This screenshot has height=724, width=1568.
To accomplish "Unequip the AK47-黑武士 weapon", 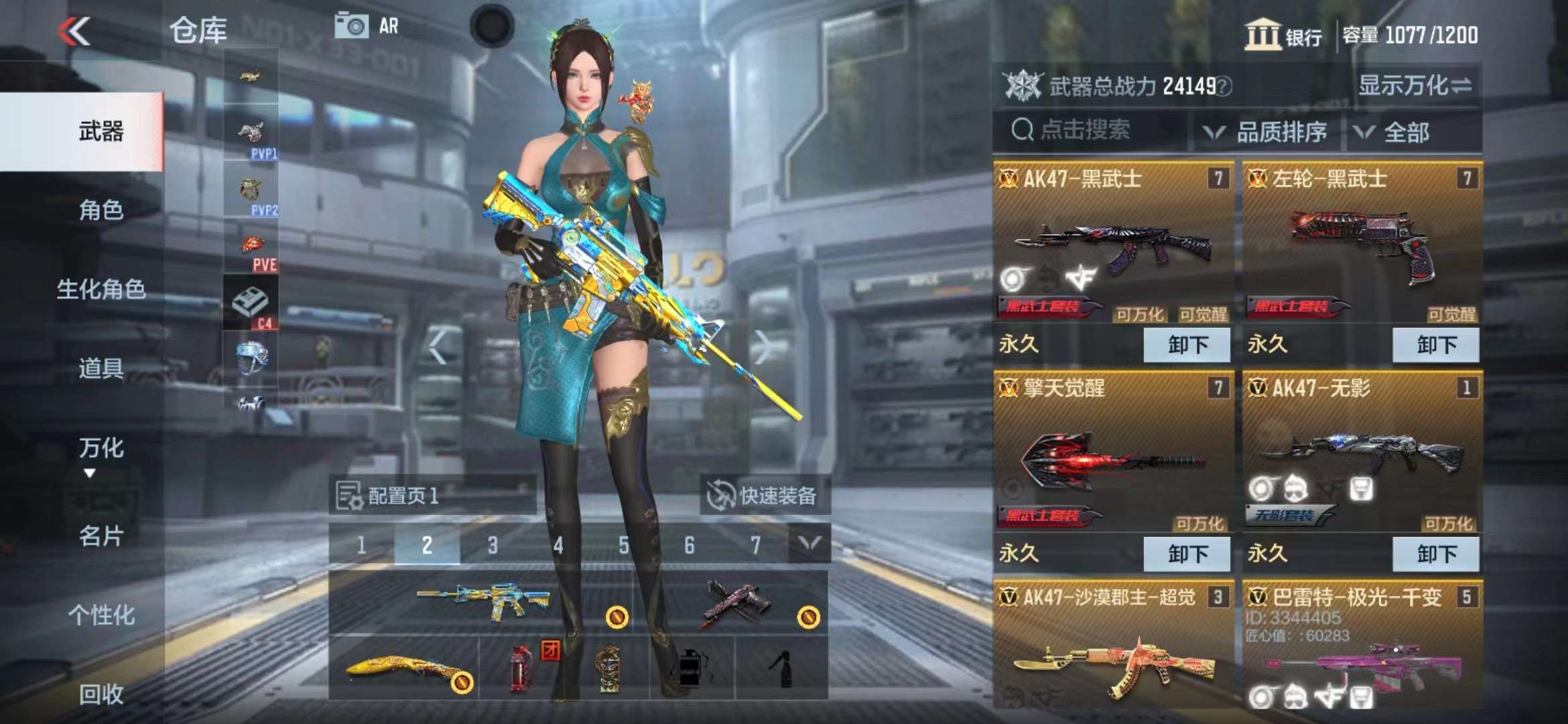I will pyautogui.click(x=1187, y=345).
